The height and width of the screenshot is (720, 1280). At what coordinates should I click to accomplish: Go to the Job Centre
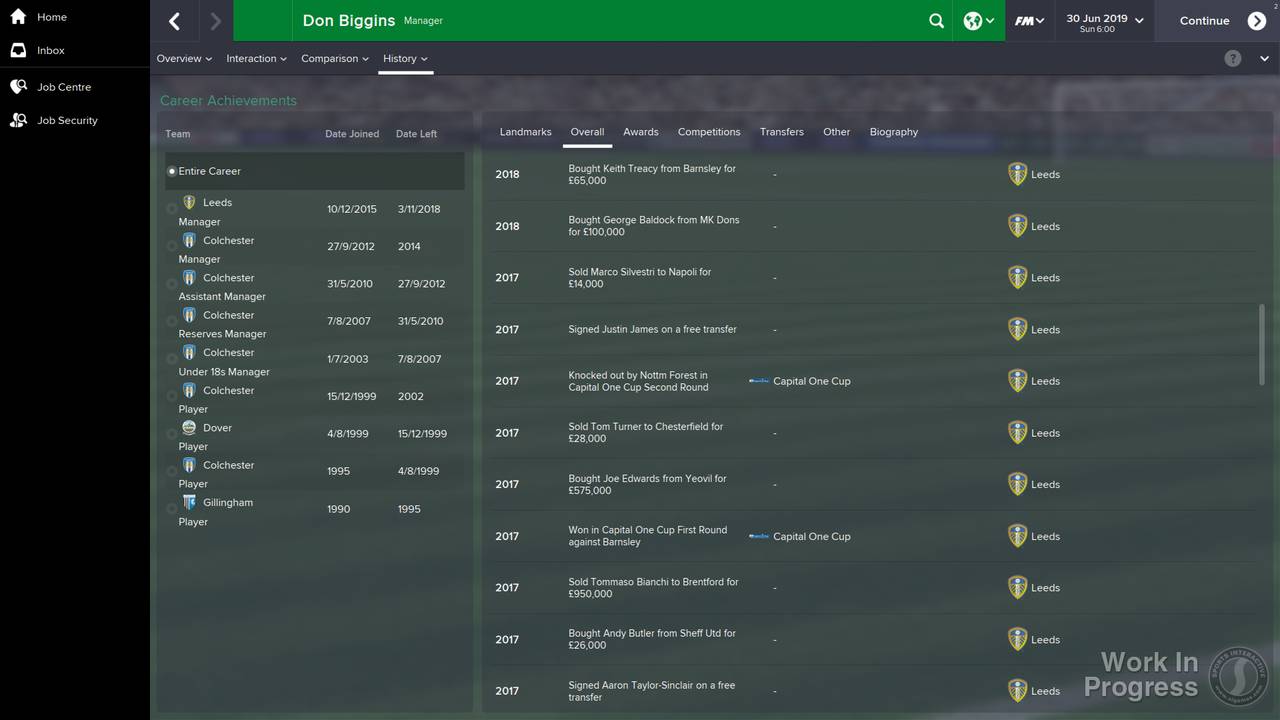60,87
